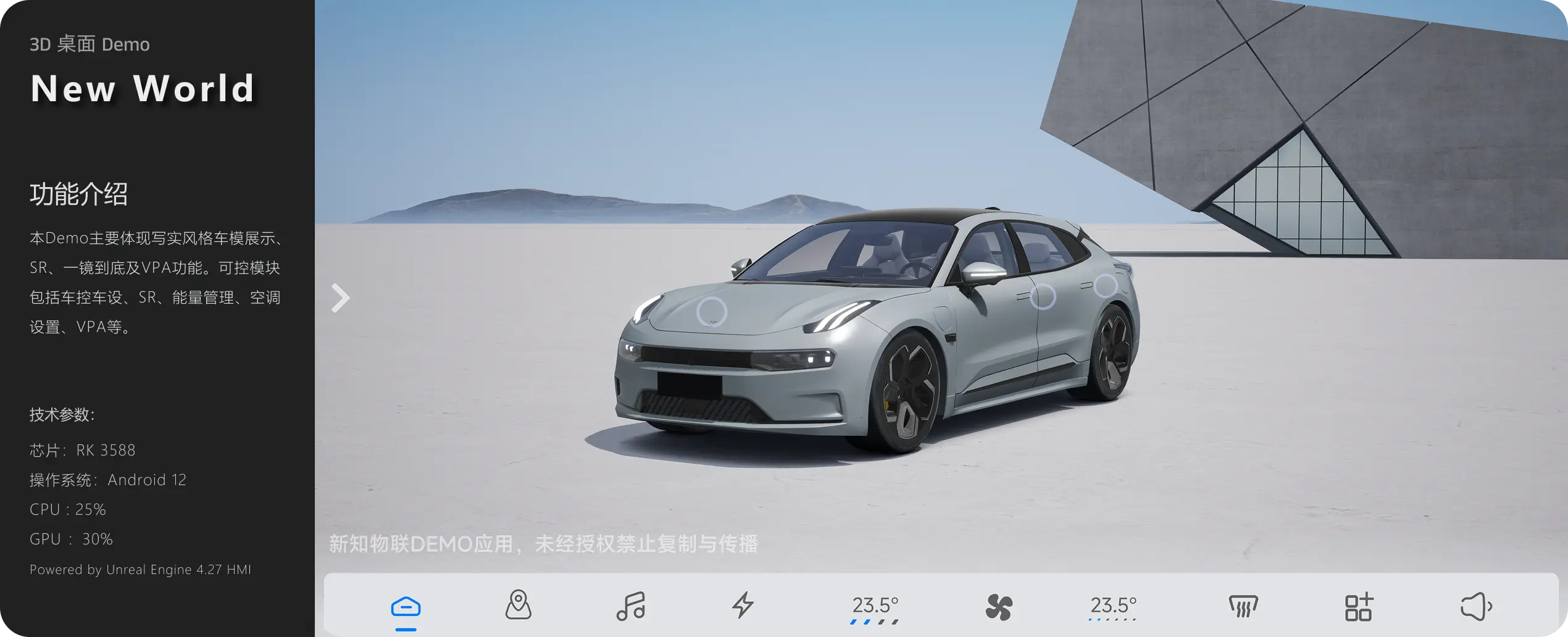Viewport: 1568px width, 637px height.
Task: Toggle the windshield defrost icon
Action: pos(1243,607)
